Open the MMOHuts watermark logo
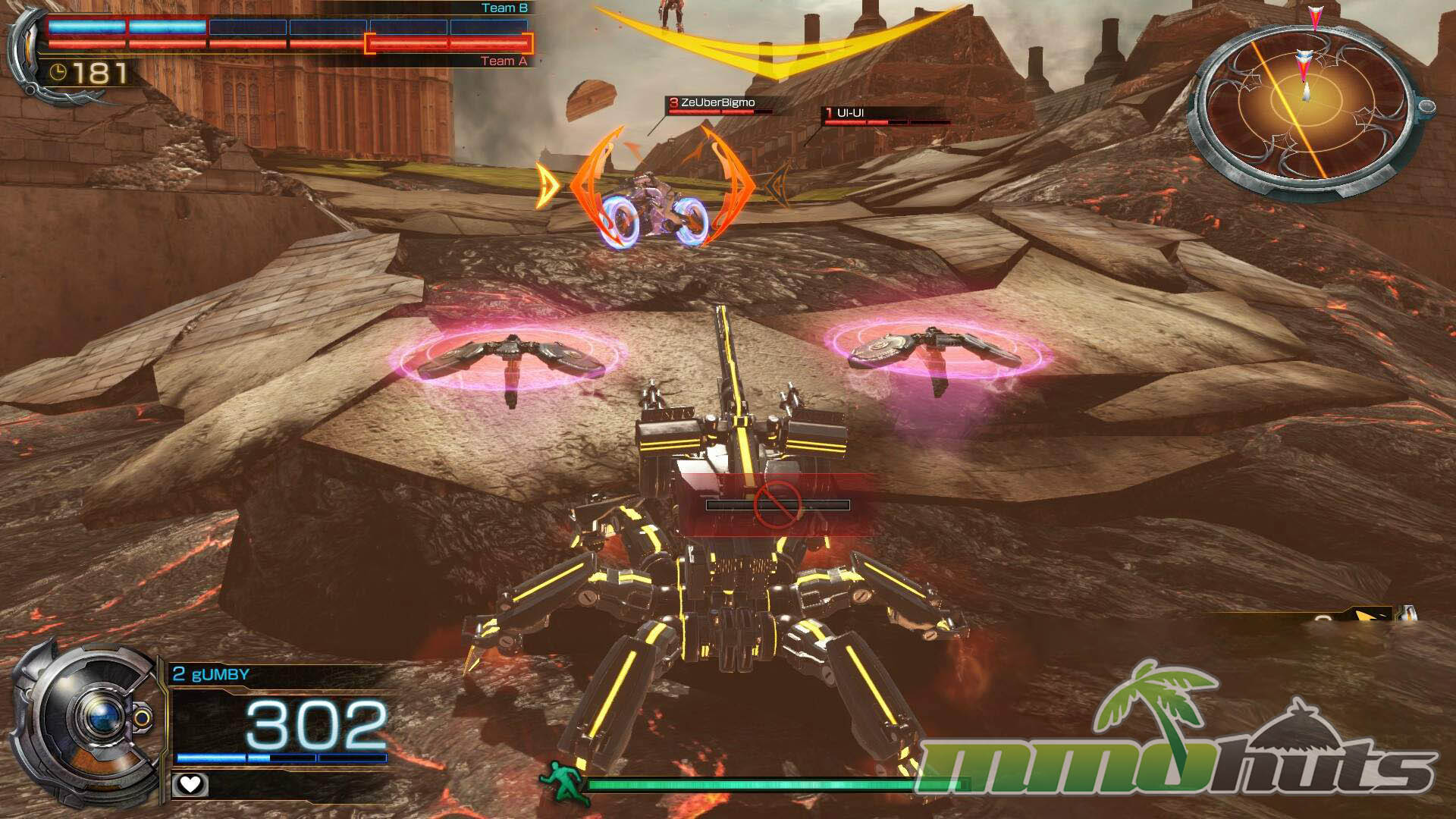This screenshot has height=819, width=1456. coord(1183,743)
